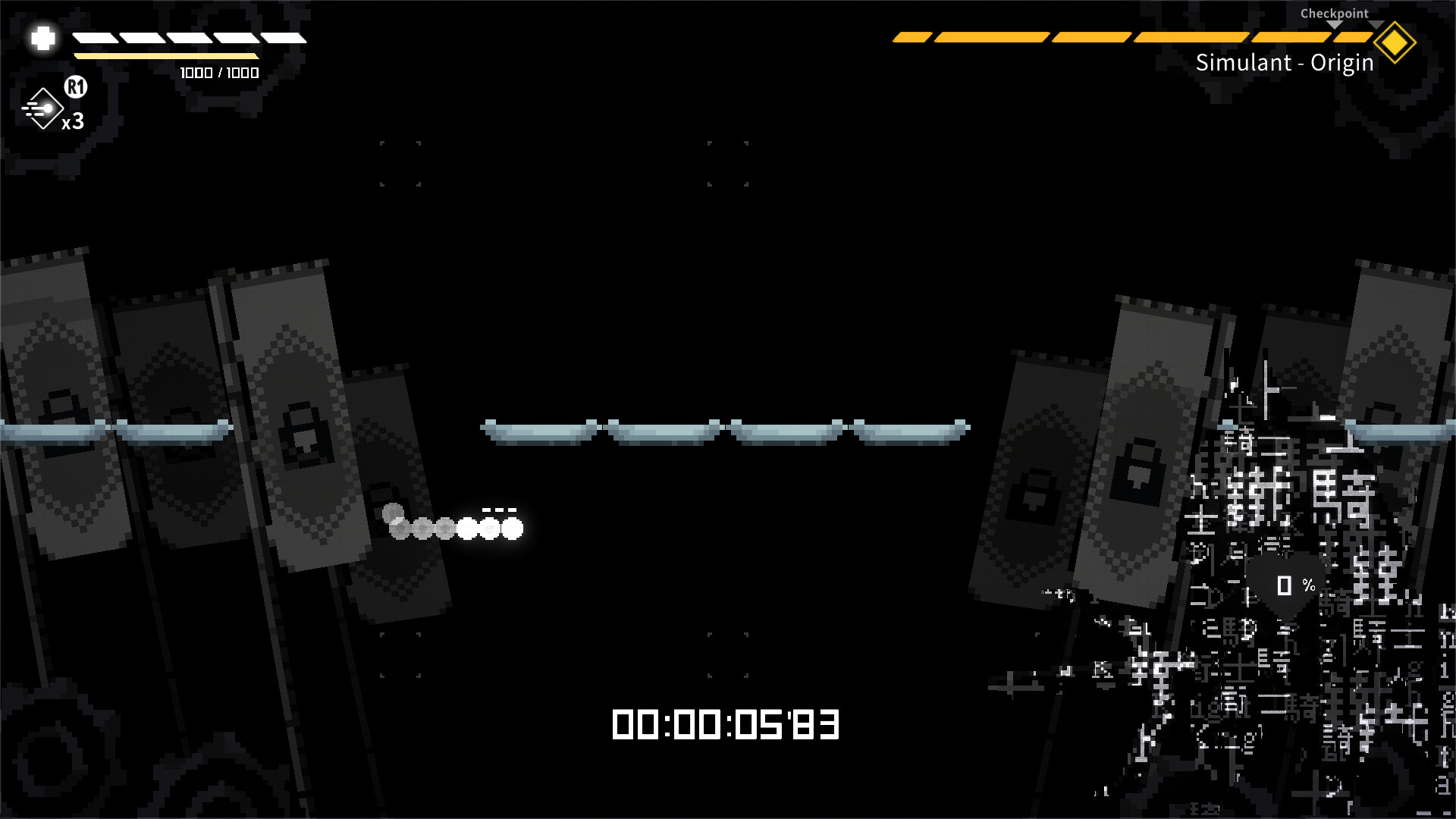The width and height of the screenshot is (1456, 819).
Task: Click the yellow stamina bar
Action: (x=167, y=56)
